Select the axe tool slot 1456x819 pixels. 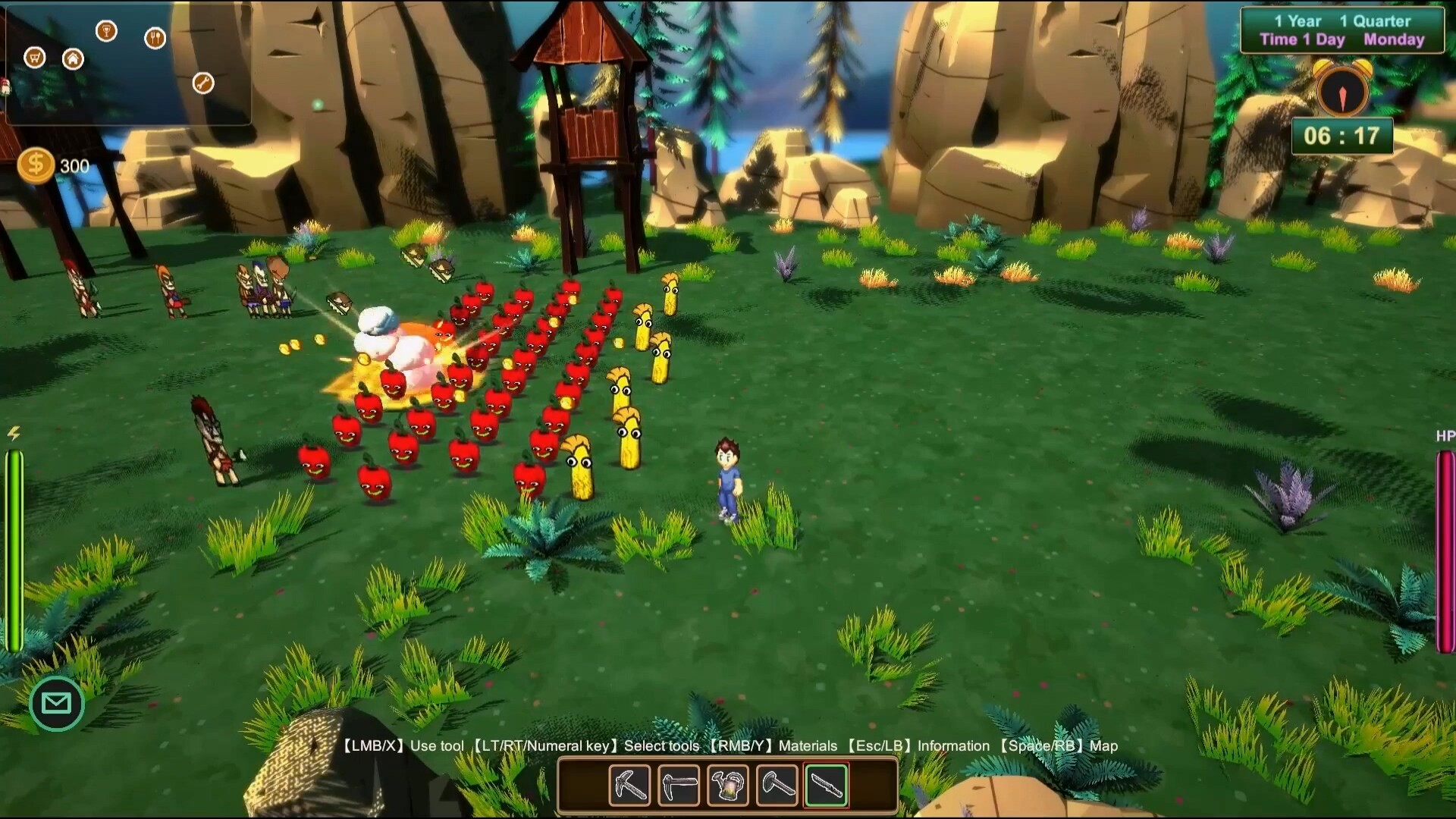777,784
